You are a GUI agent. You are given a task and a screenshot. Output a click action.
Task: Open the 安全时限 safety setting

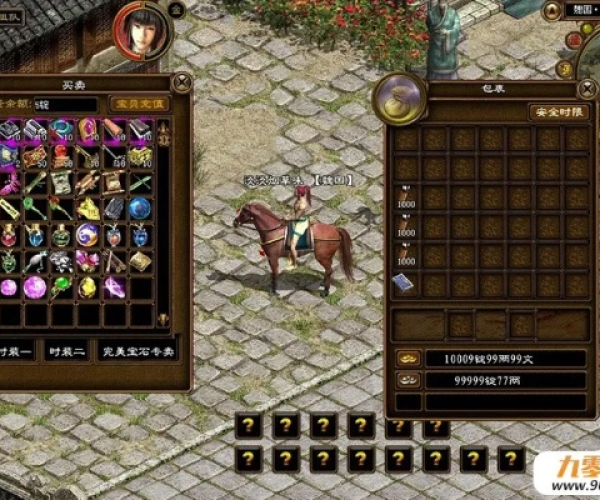[558, 112]
